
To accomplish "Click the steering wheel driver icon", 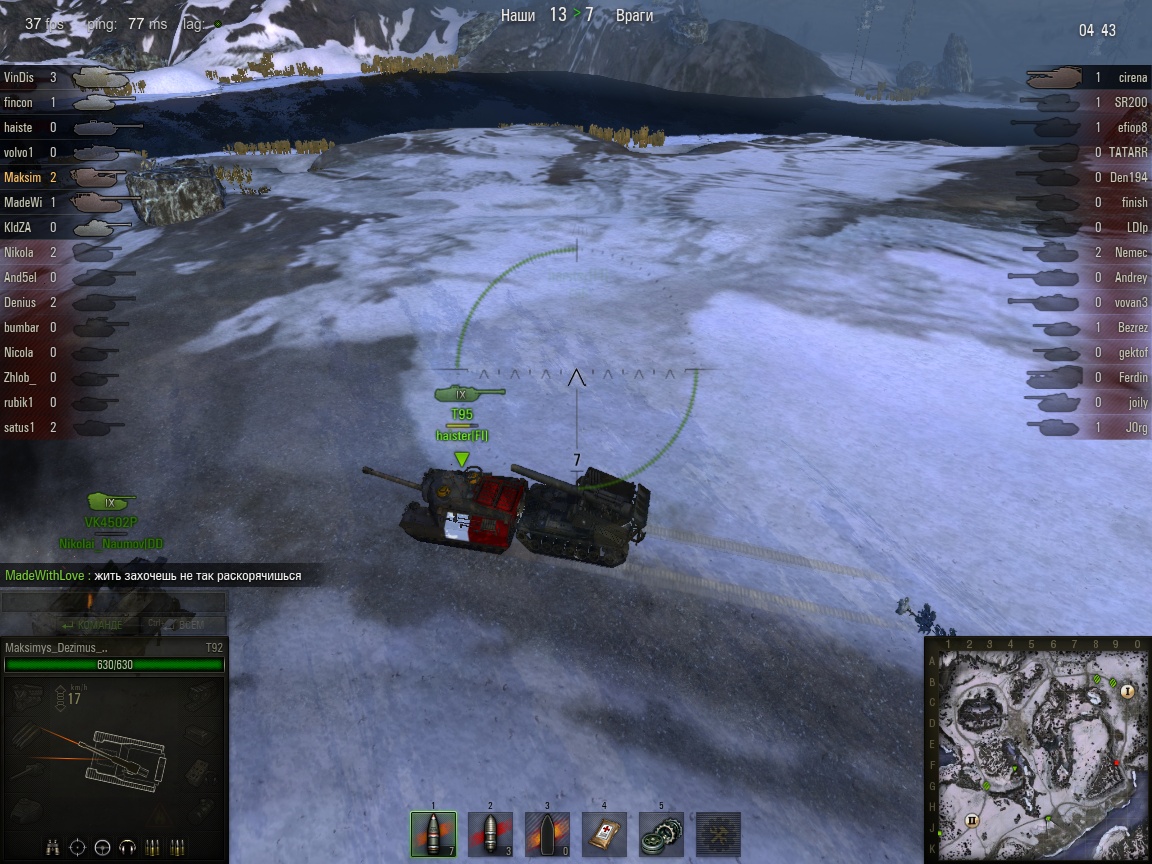I will click(102, 847).
